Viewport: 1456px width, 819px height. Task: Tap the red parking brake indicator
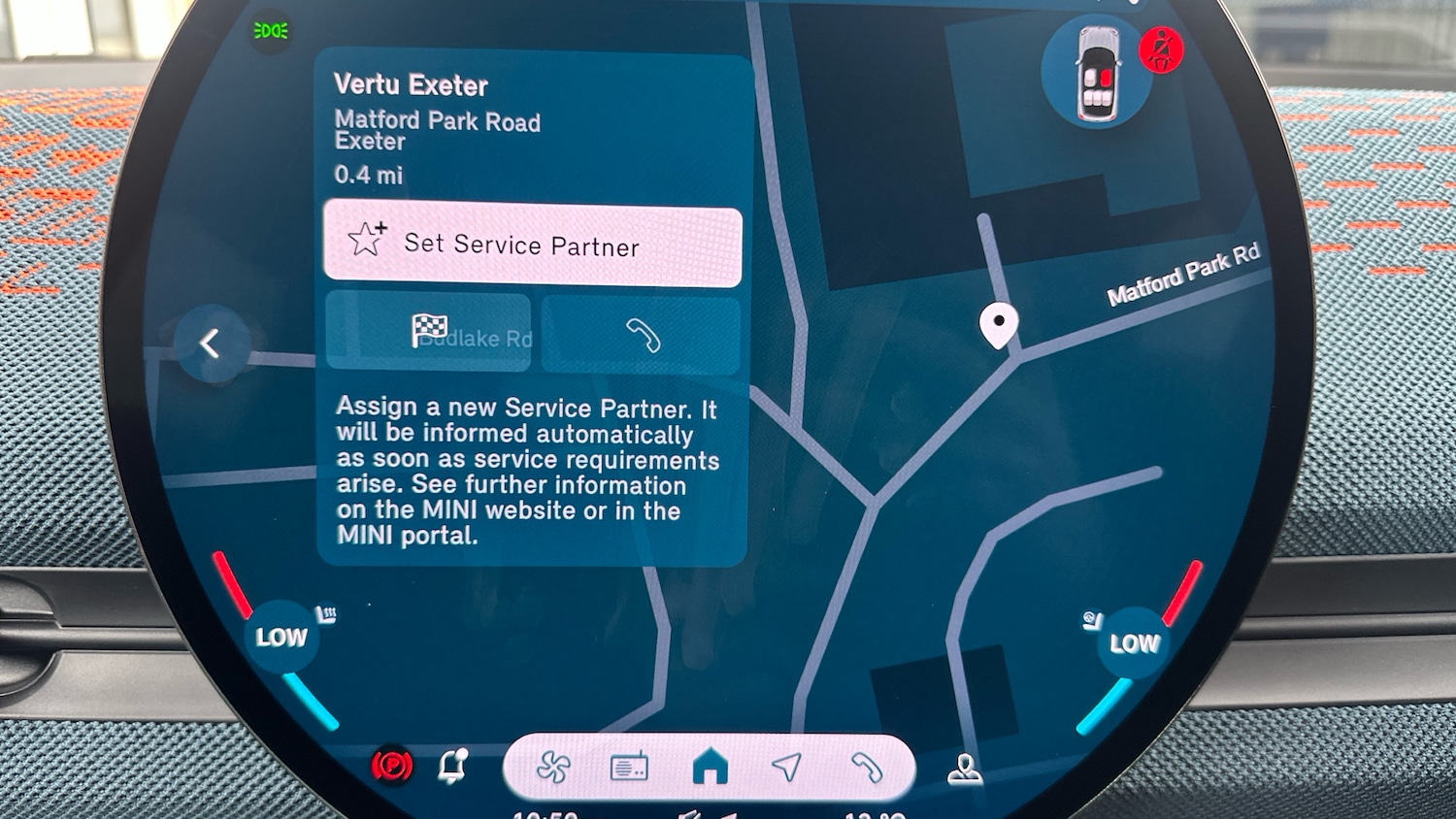tap(392, 767)
